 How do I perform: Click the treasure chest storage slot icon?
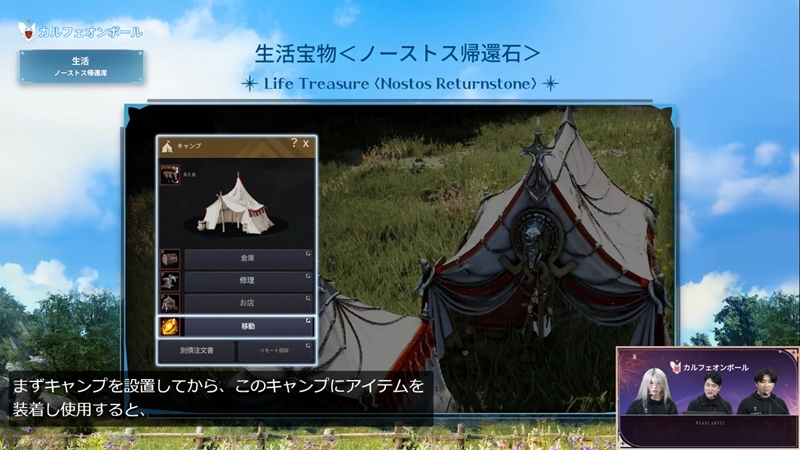(171, 259)
